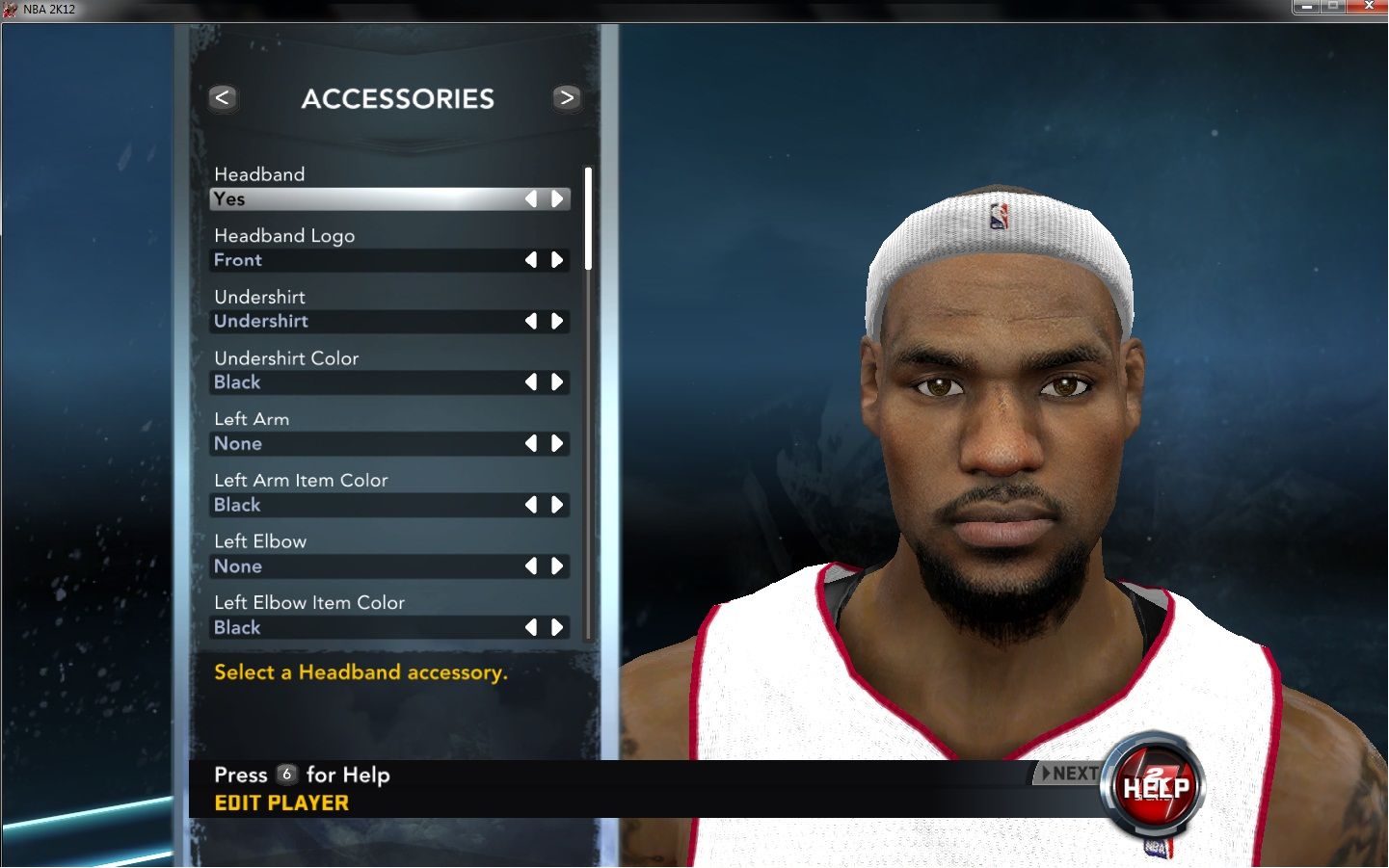Click the NEXT tab beside Help
Screen dimensions: 1389x868
(x=1070, y=774)
